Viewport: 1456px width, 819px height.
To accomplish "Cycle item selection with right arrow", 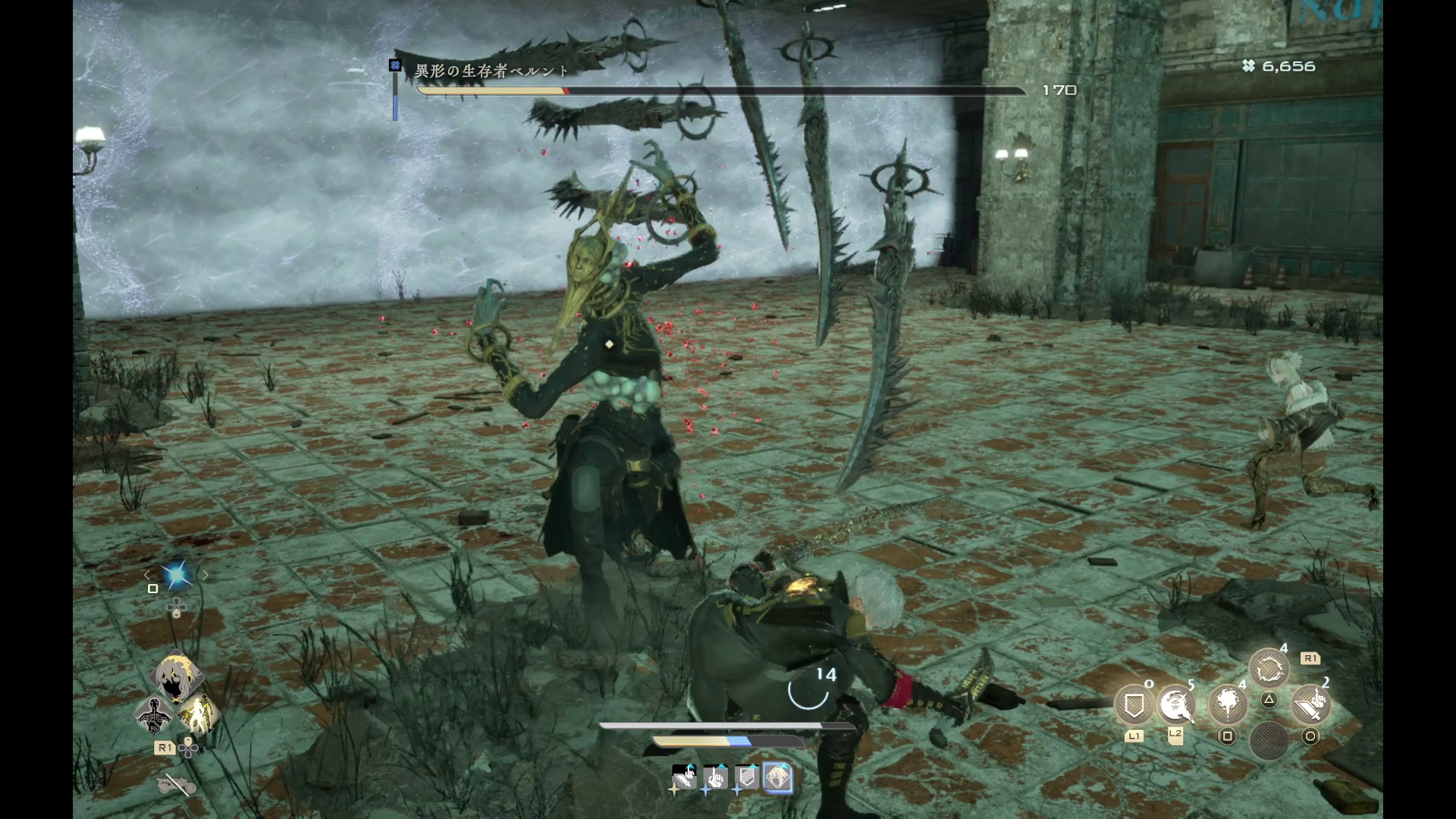I will [x=205, y=576].
